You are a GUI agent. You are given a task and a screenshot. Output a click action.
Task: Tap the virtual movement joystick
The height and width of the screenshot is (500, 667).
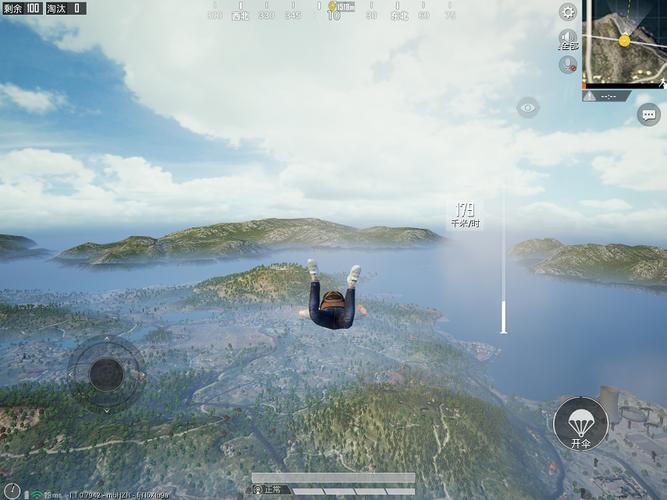click(x=106, y=374)
